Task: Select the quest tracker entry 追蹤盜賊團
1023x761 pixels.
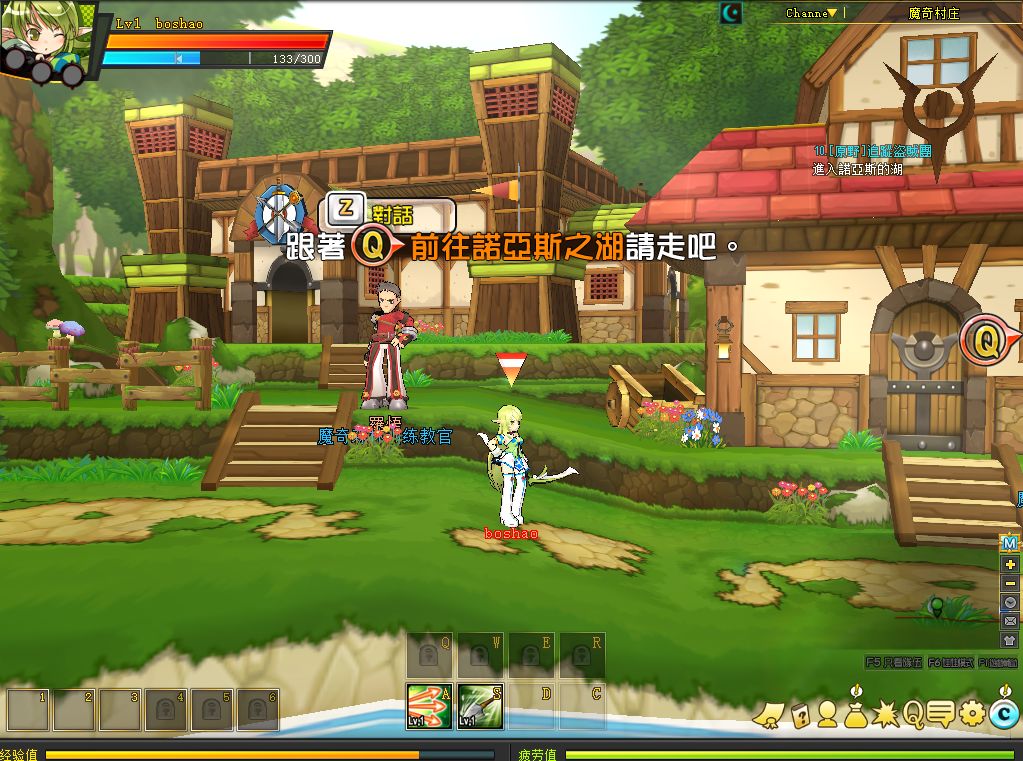Action: 860,151
